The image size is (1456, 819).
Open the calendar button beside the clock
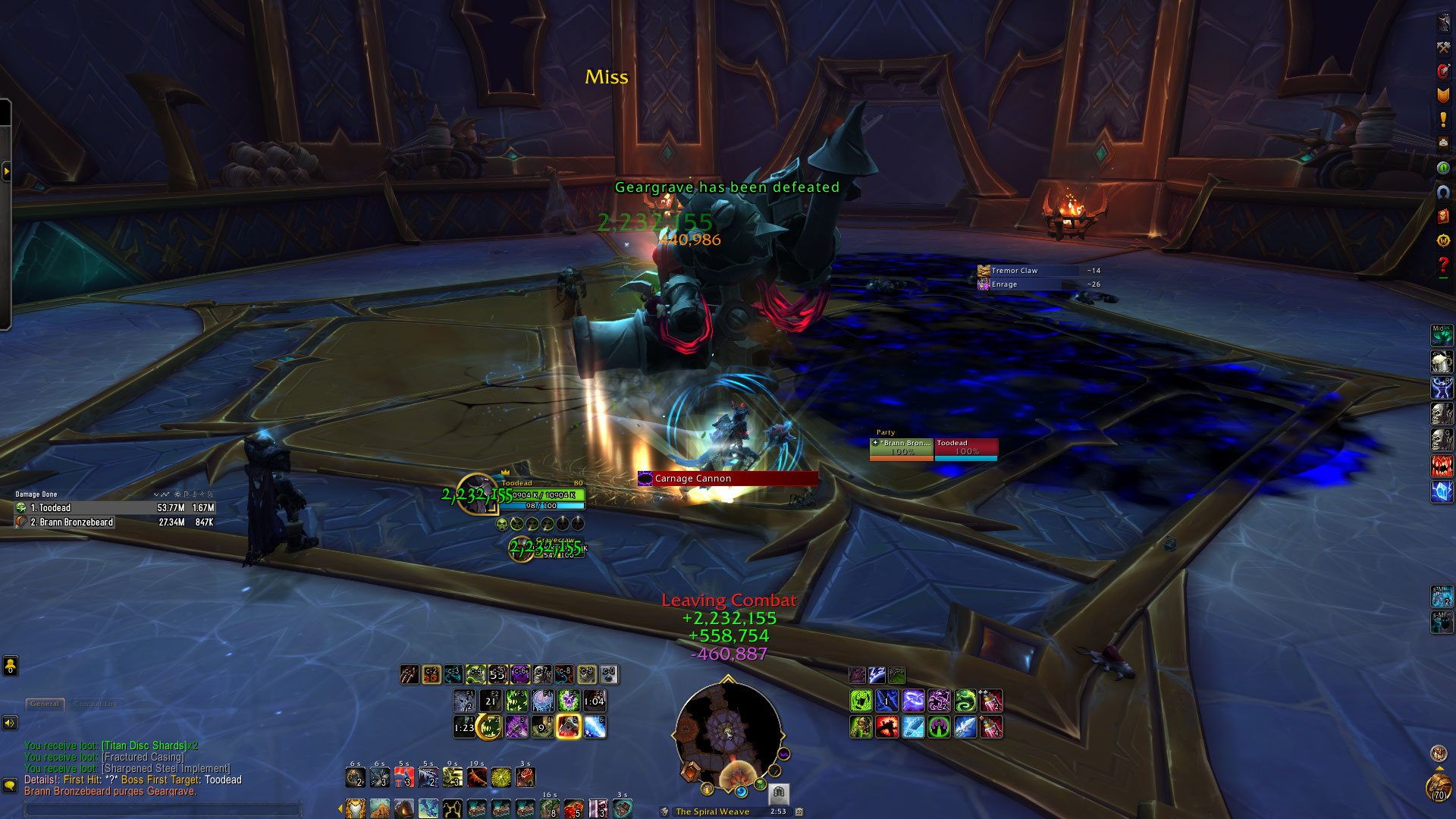[799, 811]
